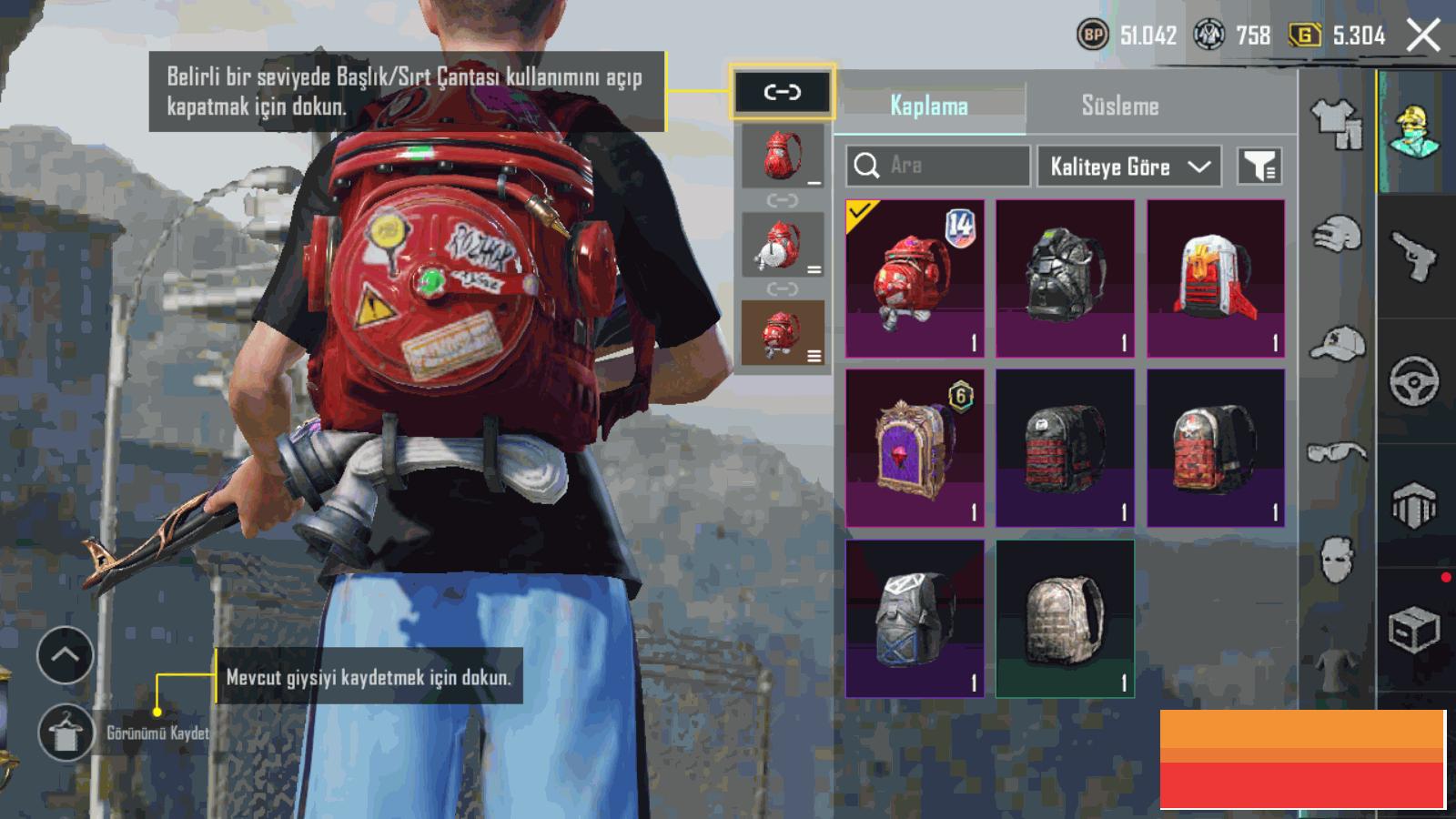Open the Kaliteye Göre sort dropdown
The image size is (1456, 819).
[x=1128, y=167]
